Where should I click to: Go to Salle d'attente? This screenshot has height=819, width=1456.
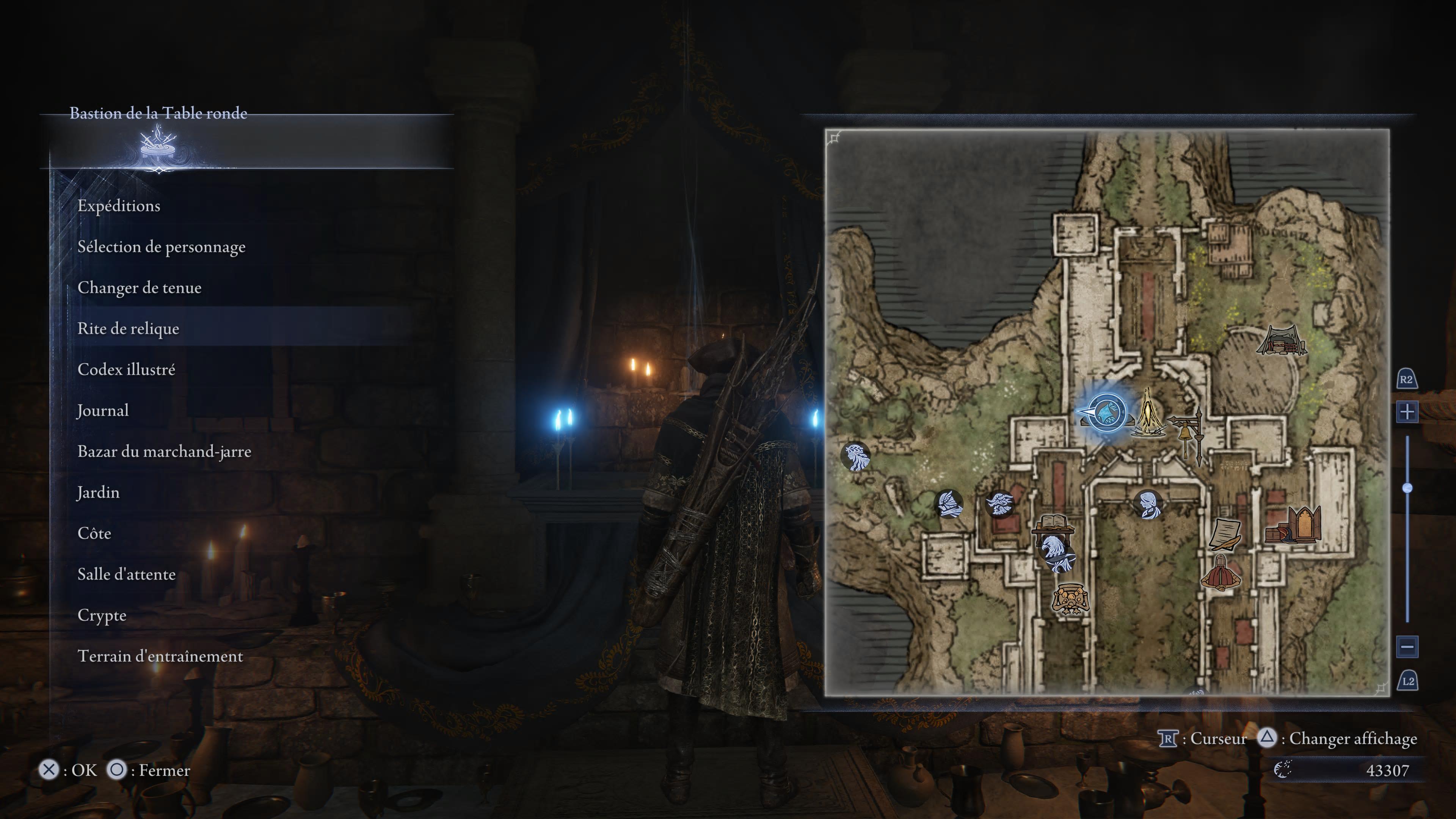click(126, 574)
